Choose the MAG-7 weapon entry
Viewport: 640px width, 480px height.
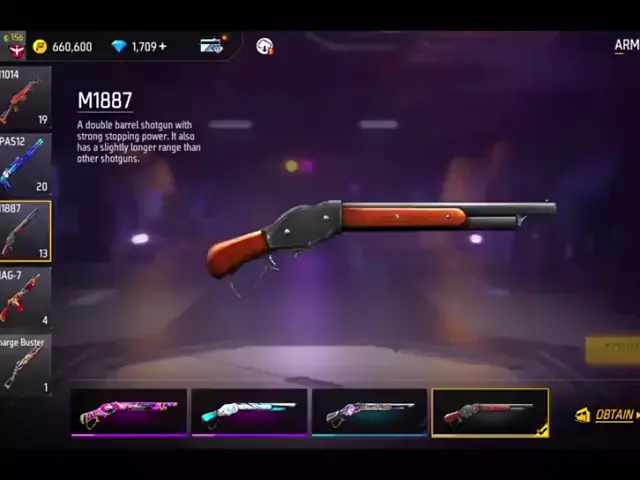(x=24, y=299)
